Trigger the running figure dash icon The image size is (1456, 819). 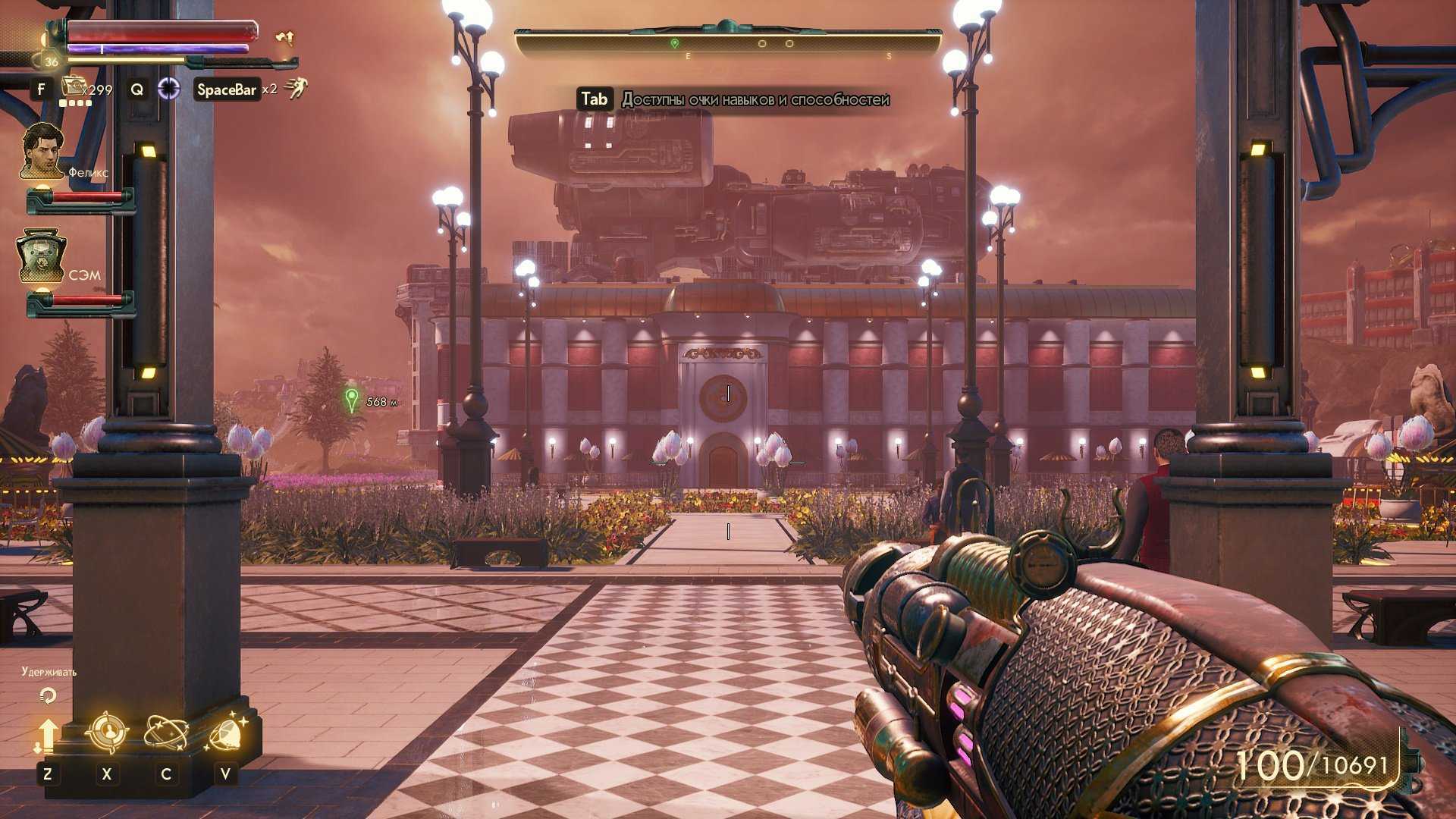point(297,89)
